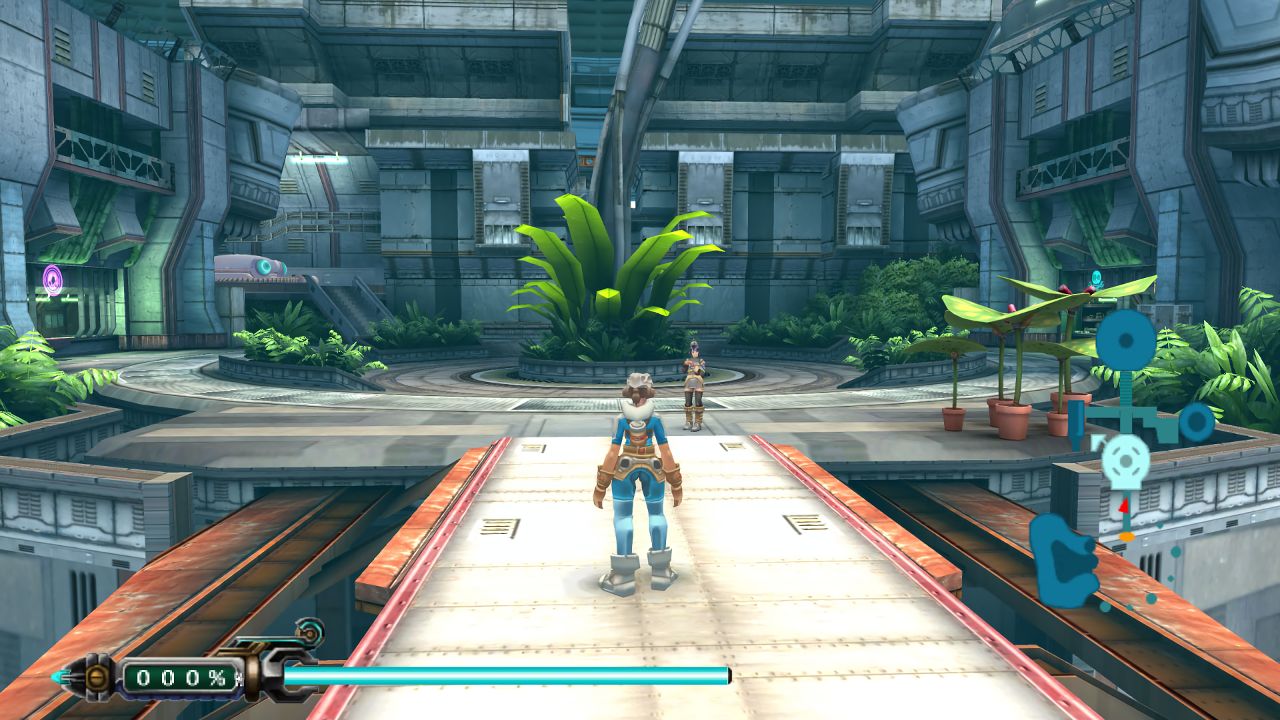Click the orange waypoint dot on the minimap
The height and width of the screenshot is (720, 1280).
[x=1126, y=536]
